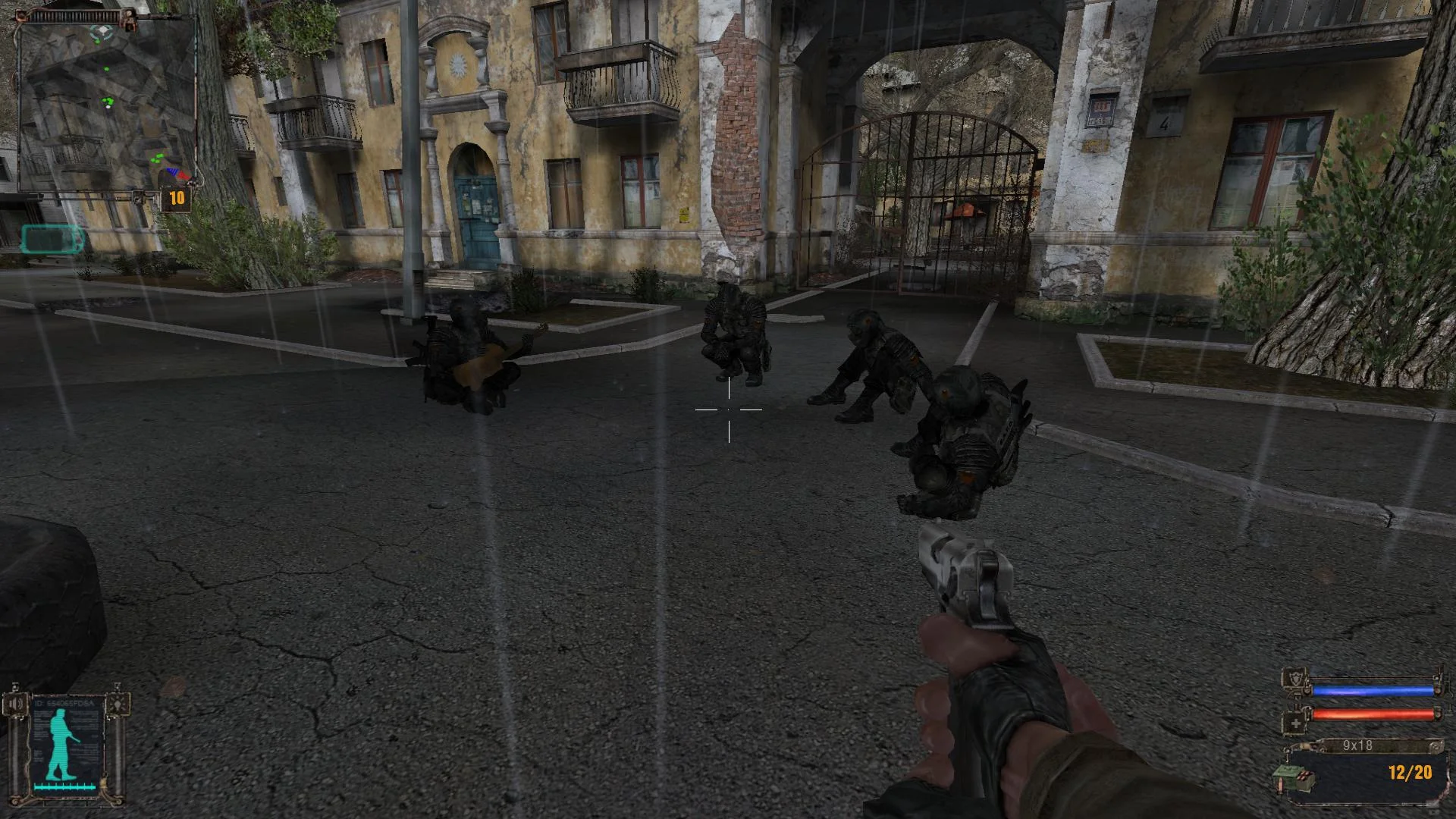Open the 9x18 ammo type selector
1456x819 pixels.
coord(1357,745)
